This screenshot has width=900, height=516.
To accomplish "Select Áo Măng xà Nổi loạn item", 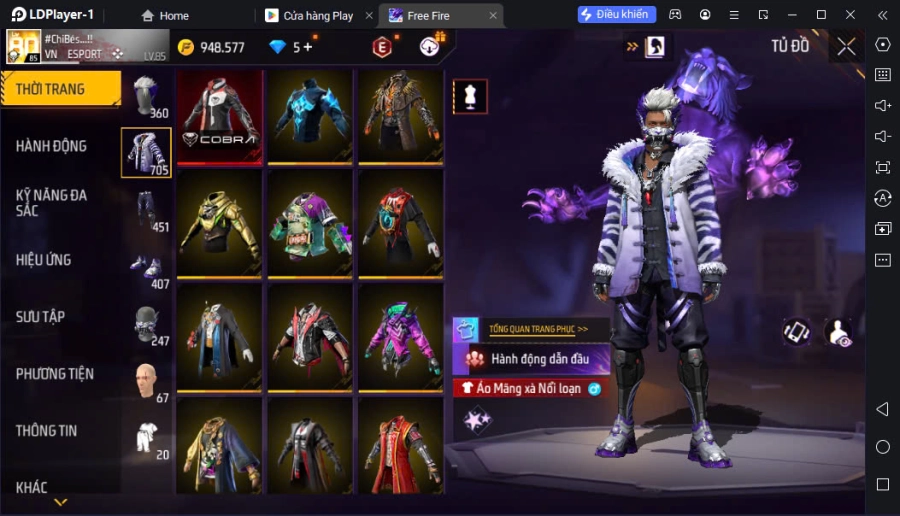I will click(532, 388).
